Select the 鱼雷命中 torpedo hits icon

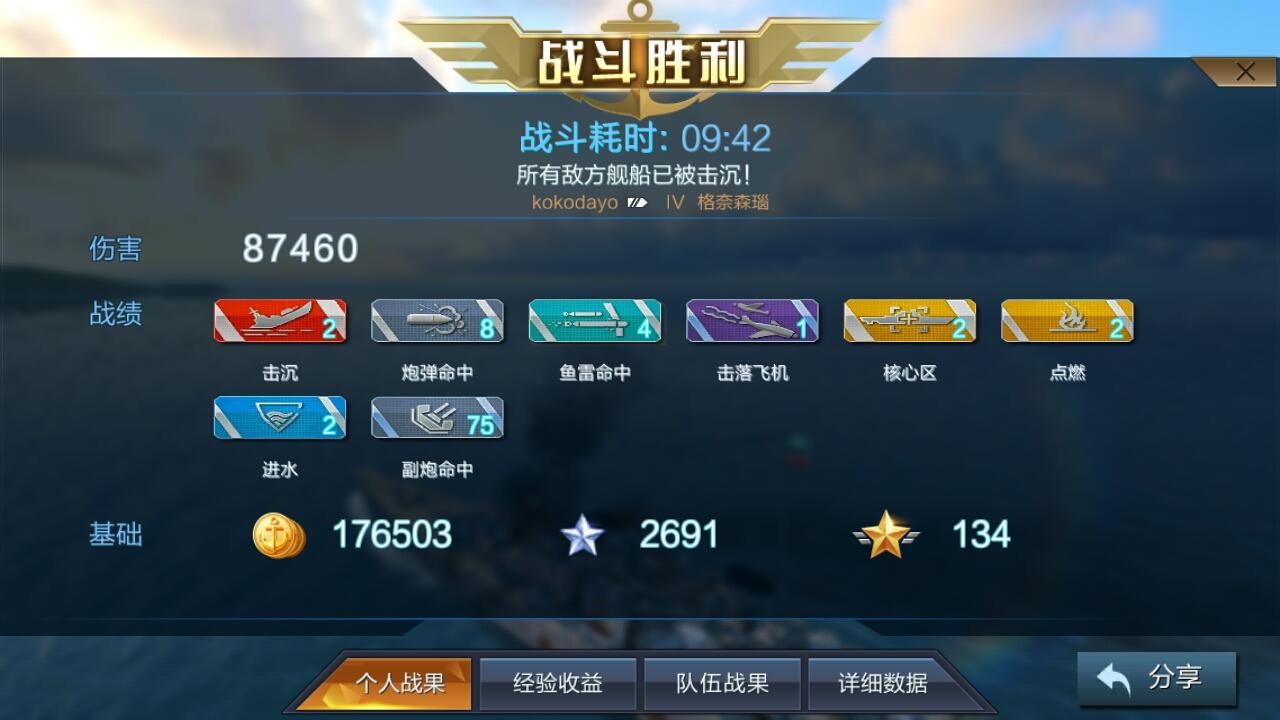[596, 320]
